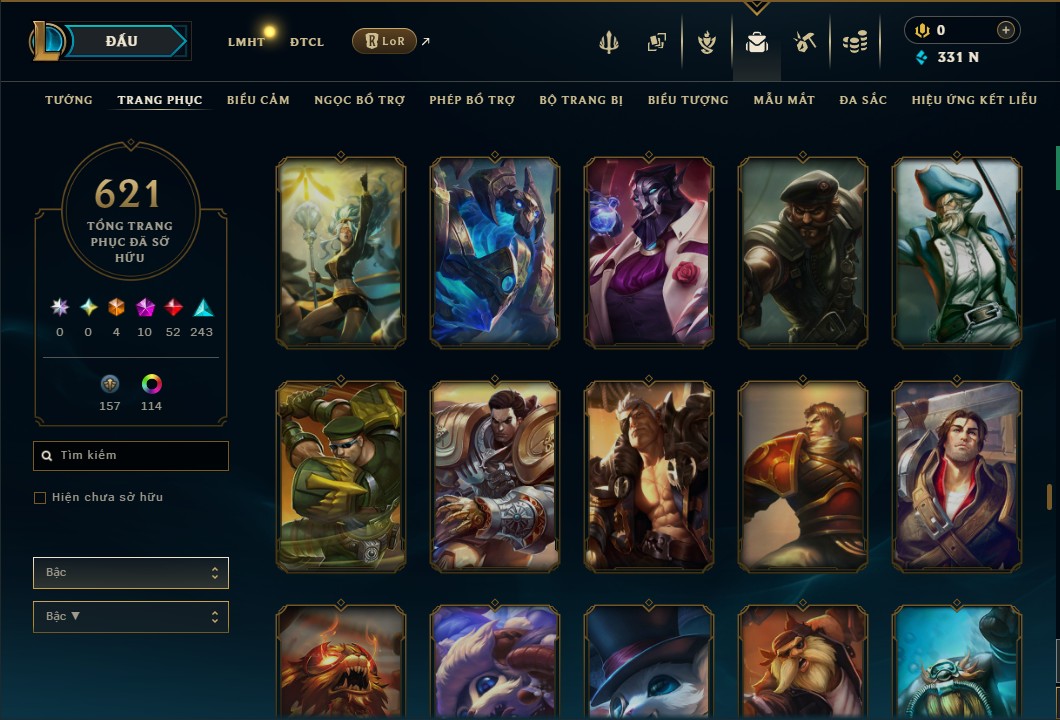Select the ĐA SẮC tab
Viewport: 1060px width, 720px height.
pyautogui.click(x=863, y=100)
